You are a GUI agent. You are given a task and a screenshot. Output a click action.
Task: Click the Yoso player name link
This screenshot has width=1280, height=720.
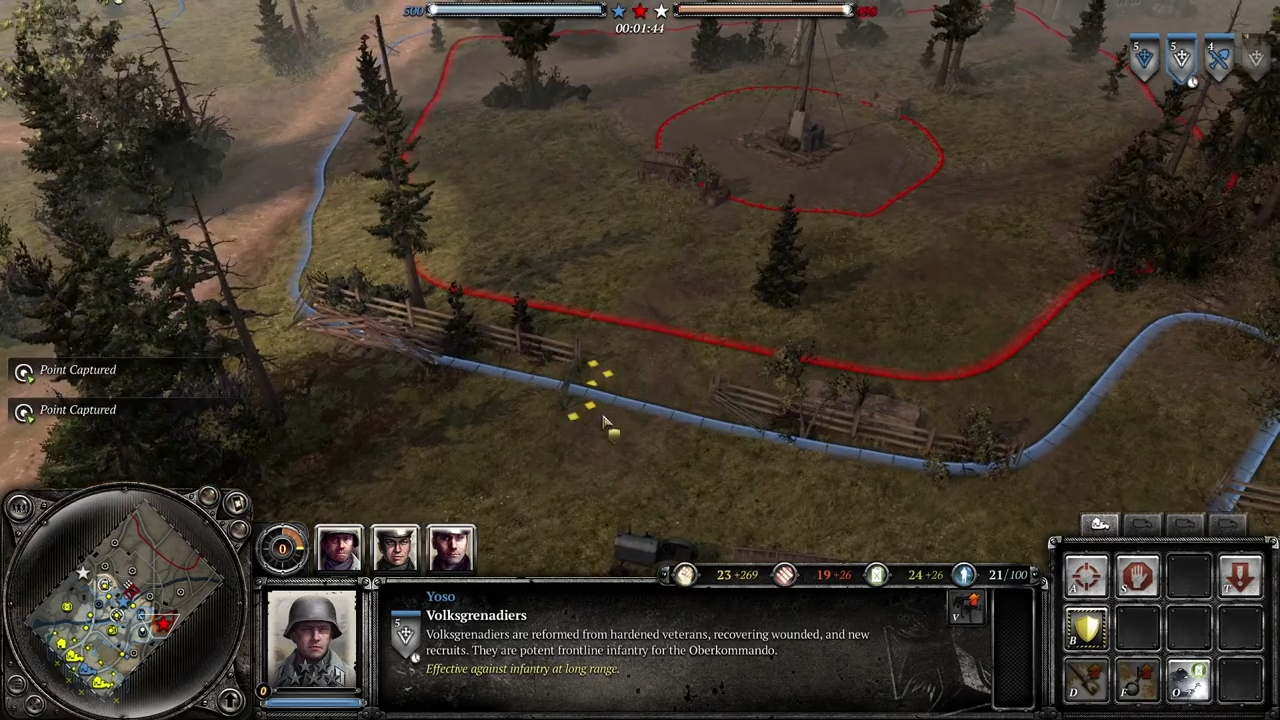point(441,596)
